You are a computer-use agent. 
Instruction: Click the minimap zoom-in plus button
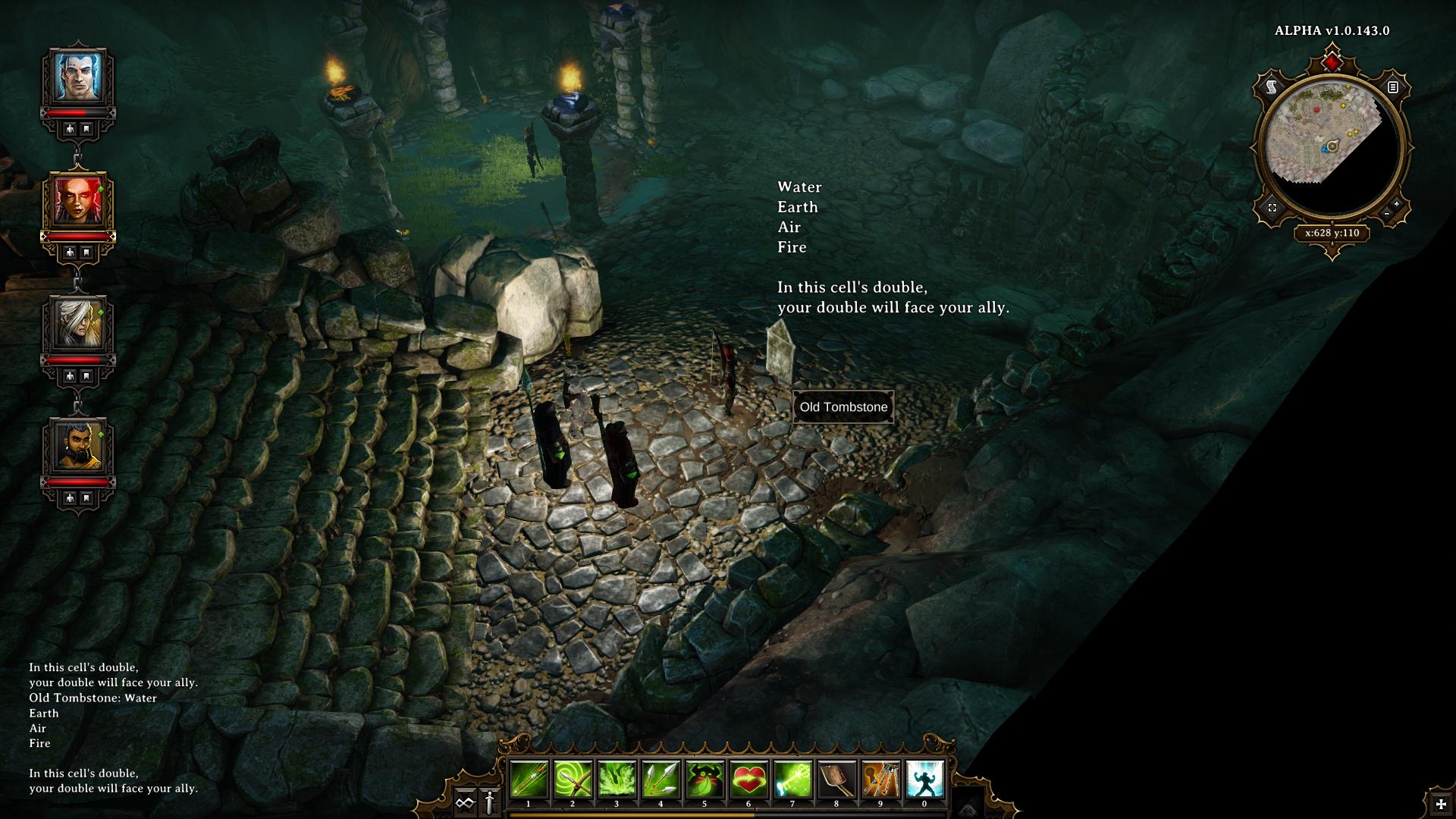pyautogui.click(x=1397, y=204)
